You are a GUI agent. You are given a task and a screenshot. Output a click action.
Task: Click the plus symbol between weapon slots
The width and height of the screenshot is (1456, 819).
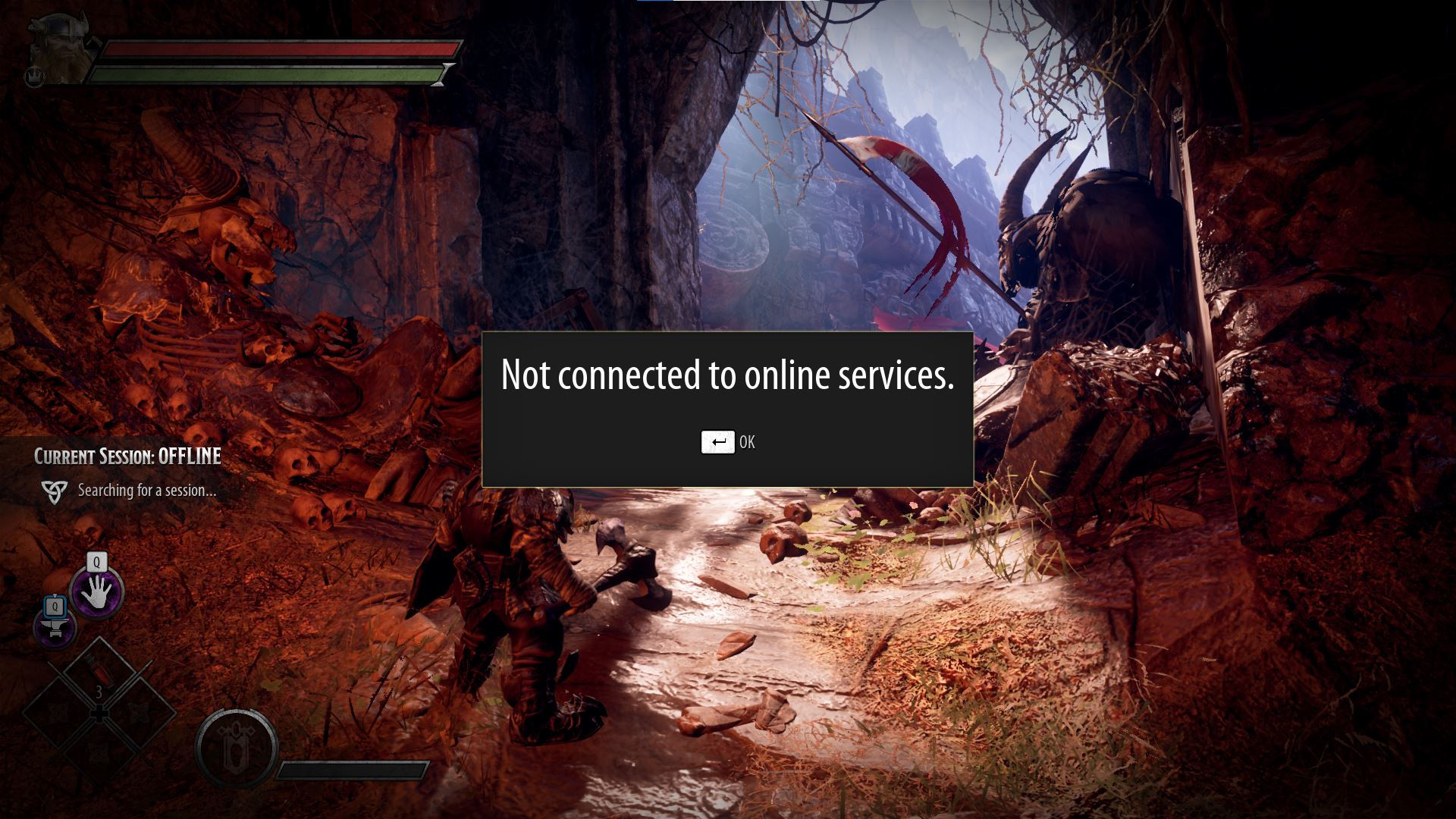99,714
